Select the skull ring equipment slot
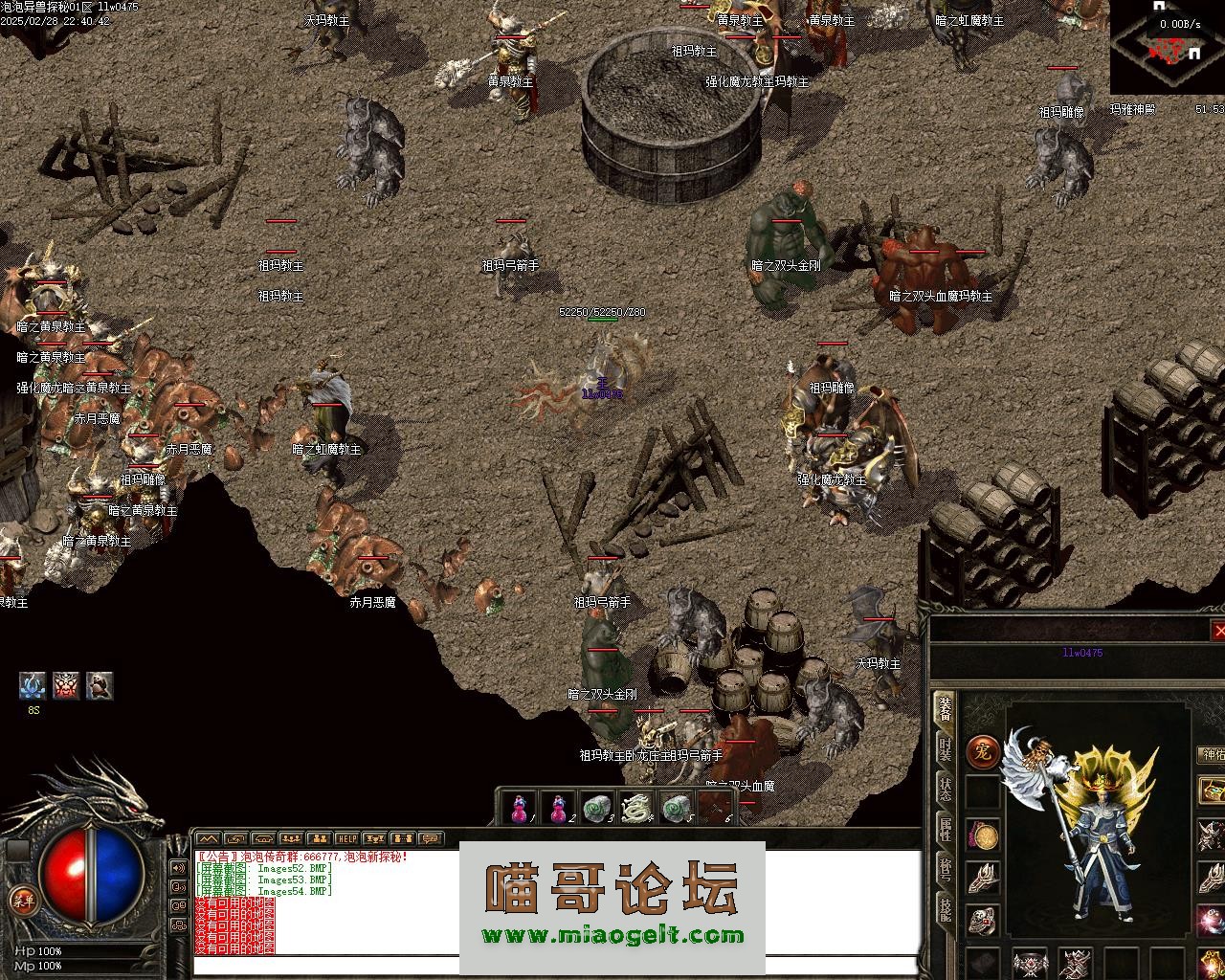 click(x=984, y=919)
